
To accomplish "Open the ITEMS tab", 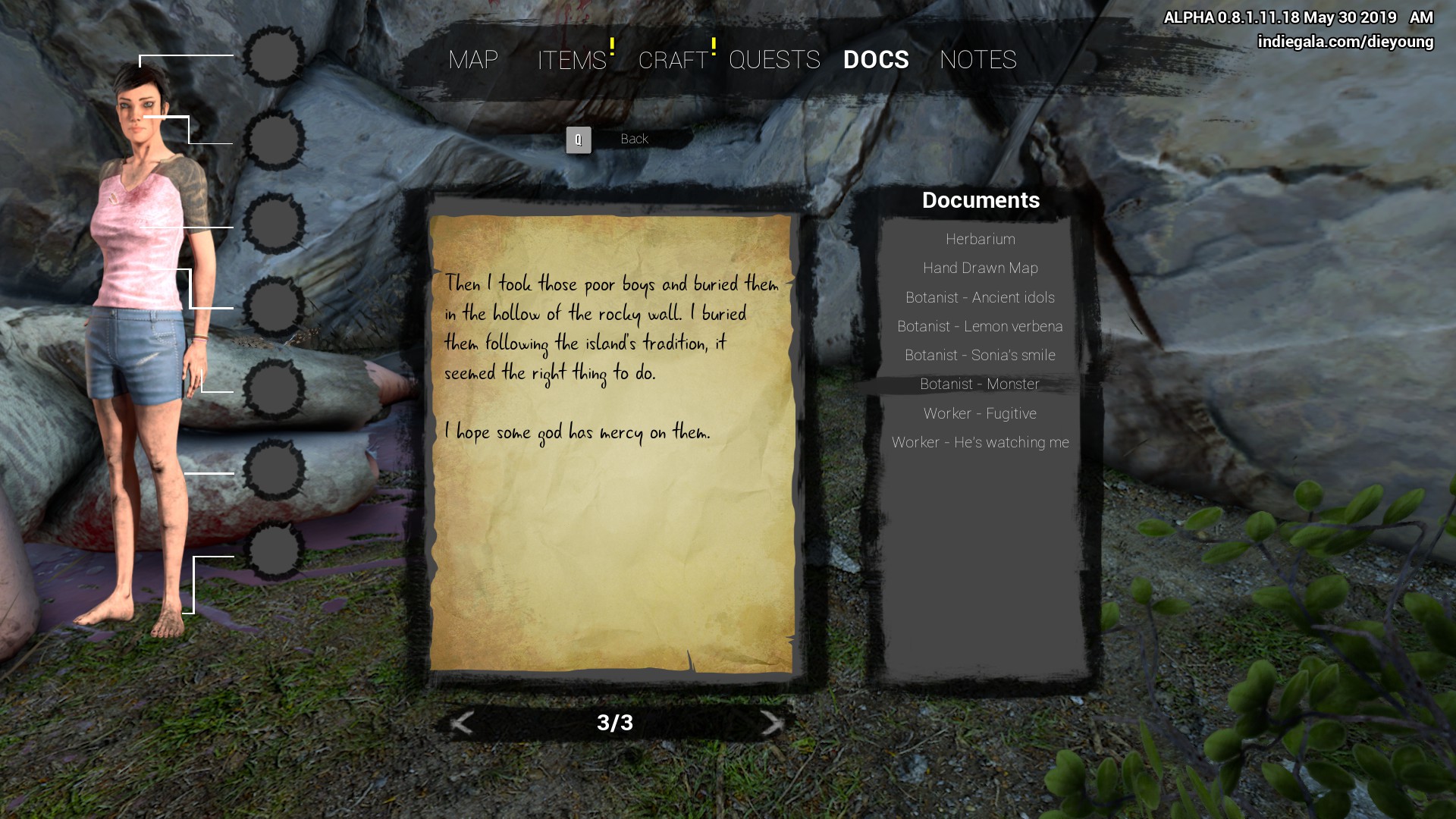I will coord(572,60).
